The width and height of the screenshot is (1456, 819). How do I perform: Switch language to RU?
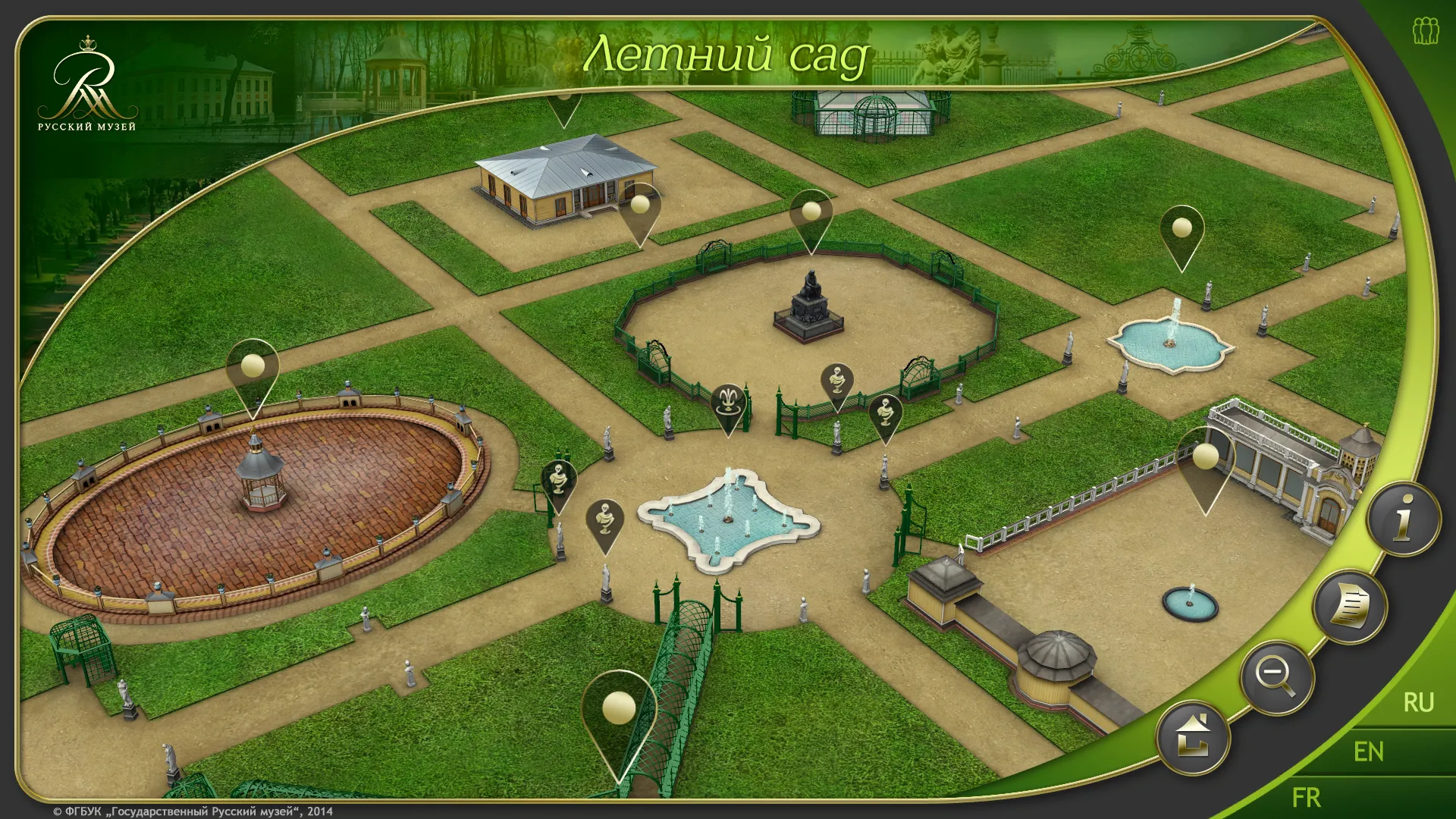[x=1417, y=702]
